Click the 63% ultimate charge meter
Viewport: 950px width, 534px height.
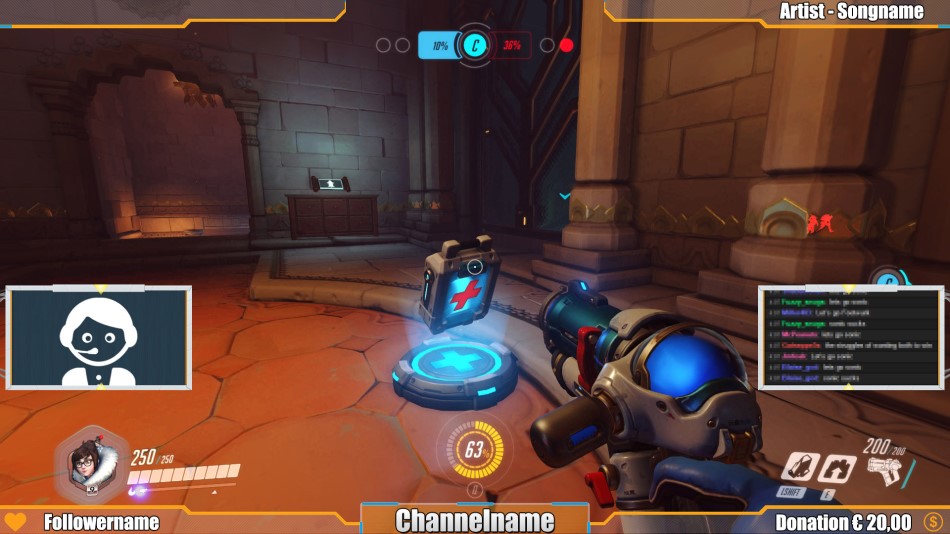tap(474, 450)
